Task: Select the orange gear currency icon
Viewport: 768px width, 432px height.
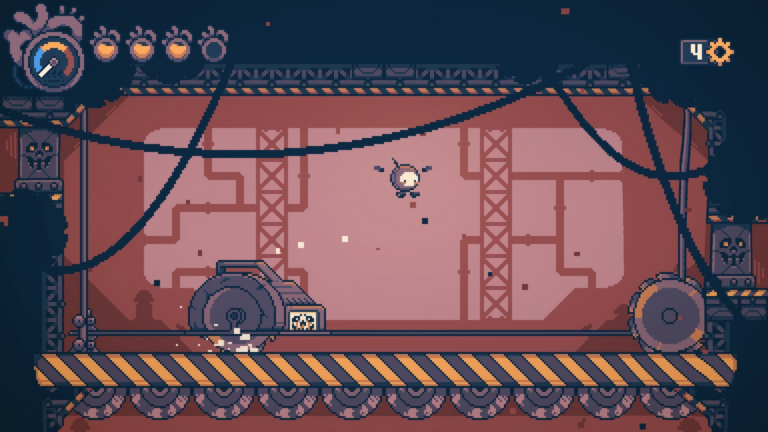Action: [x=720, y=52]
